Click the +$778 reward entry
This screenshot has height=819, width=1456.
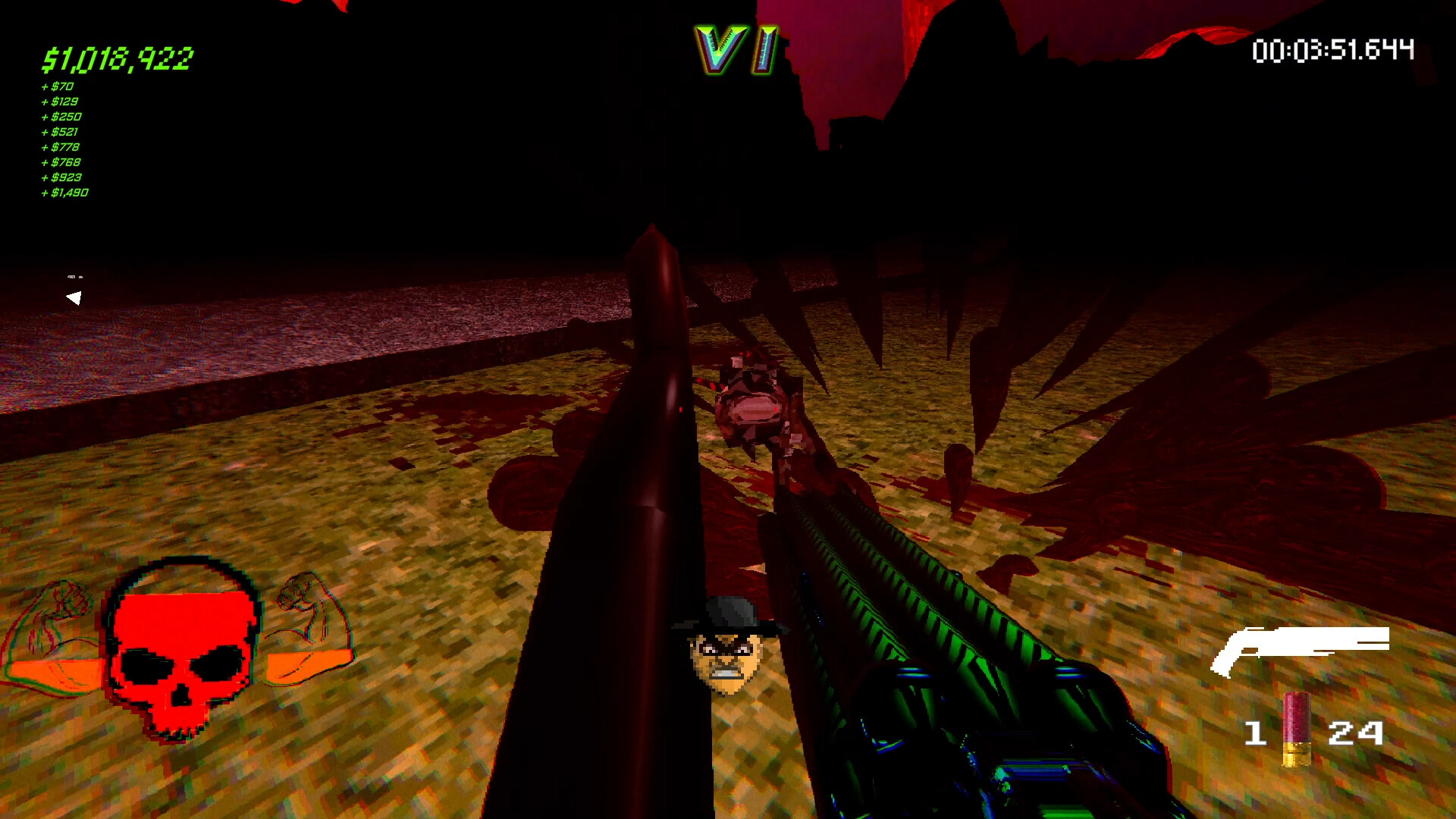[x=61, y=147]
